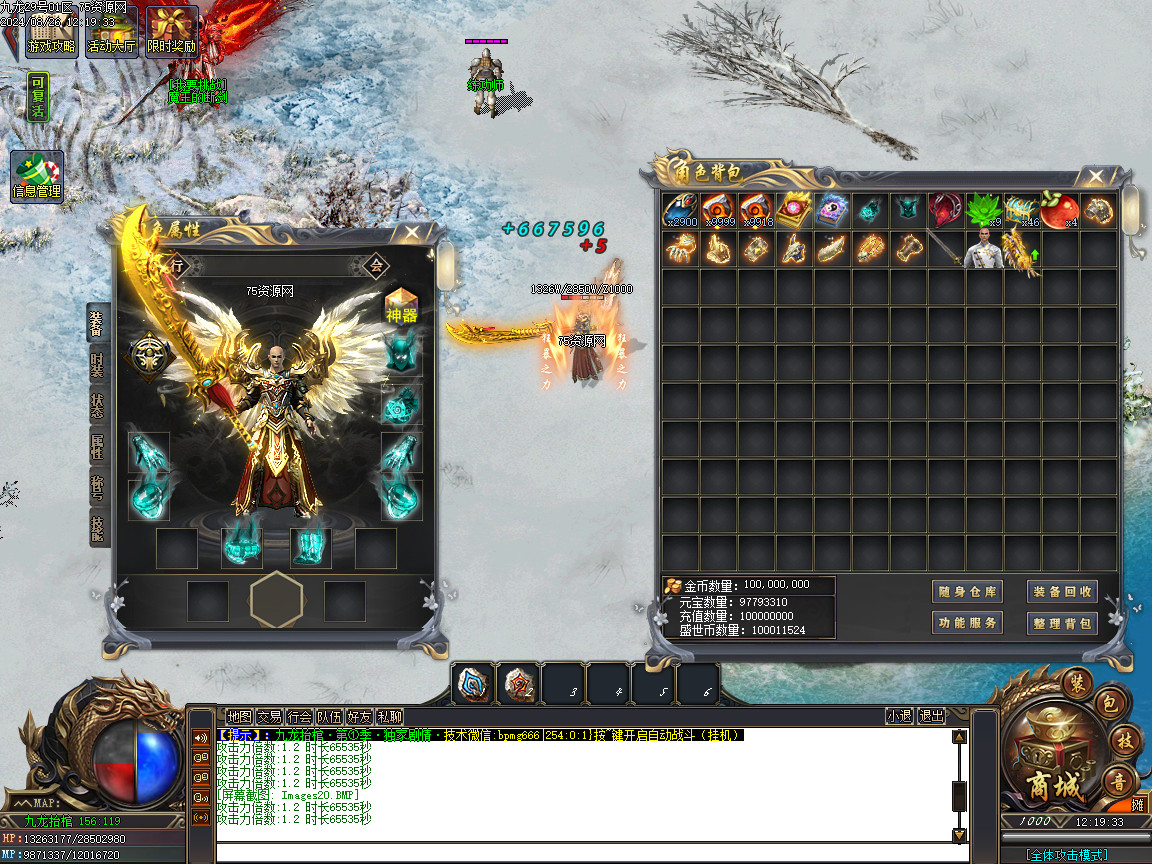
Task: Sort the bag with 整理背包
Action: click(x=1062, y=623)
